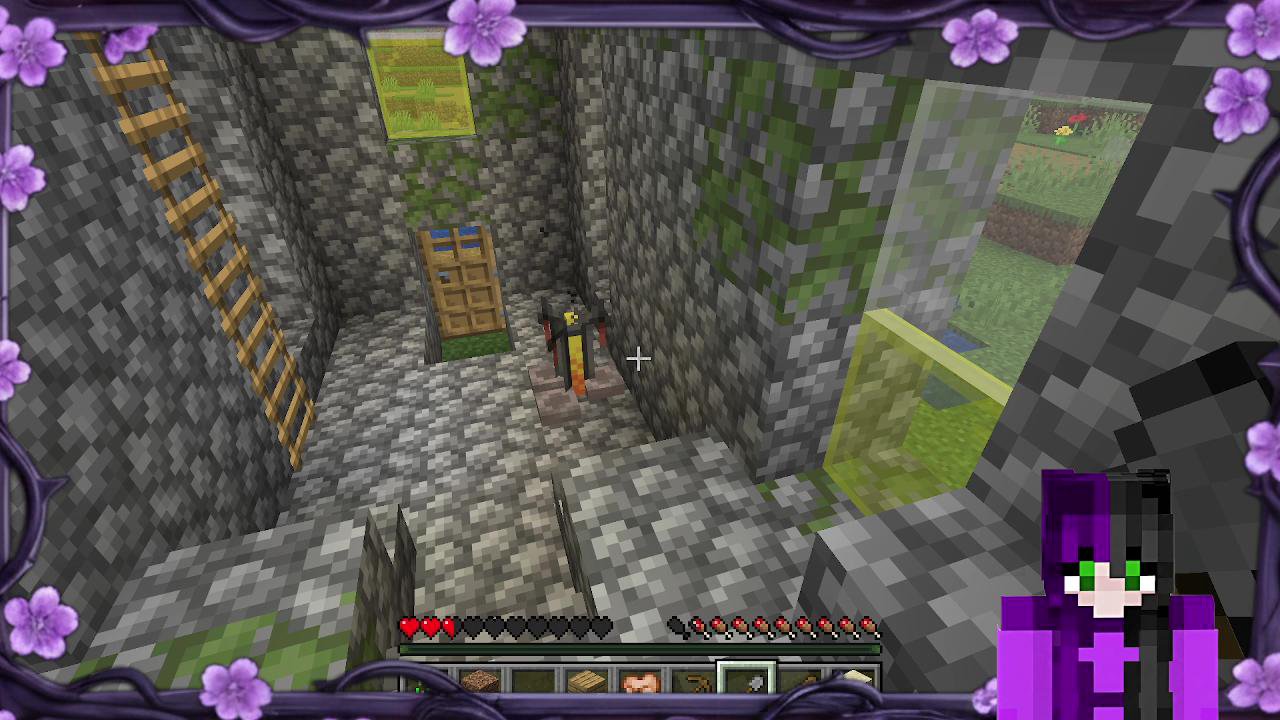Select the paper item in the last hotbar slot
This screenshot has width=1280, height=720.
(x=854, y=680)
